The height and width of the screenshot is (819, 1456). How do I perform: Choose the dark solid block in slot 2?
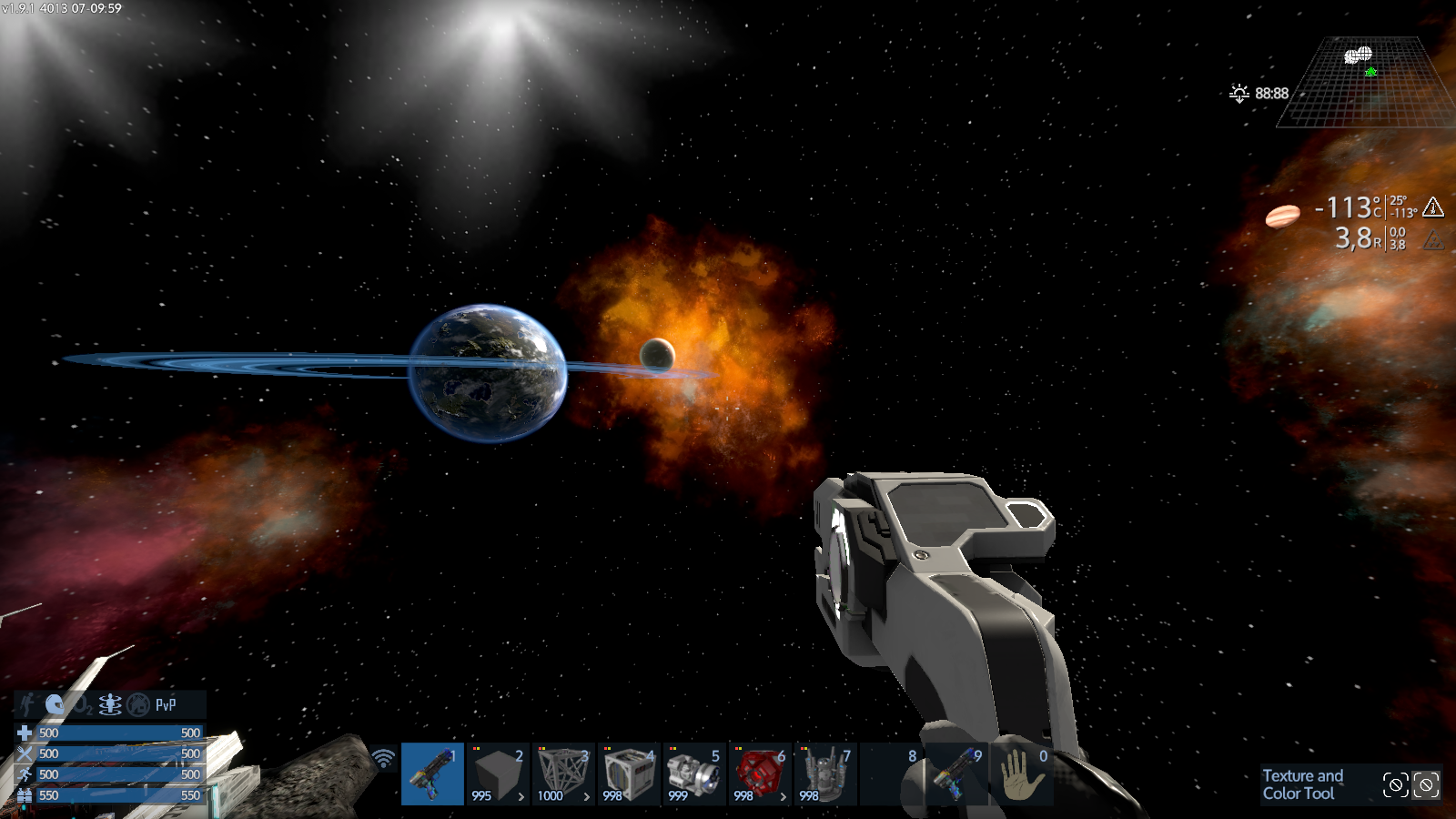coord(498,773)
